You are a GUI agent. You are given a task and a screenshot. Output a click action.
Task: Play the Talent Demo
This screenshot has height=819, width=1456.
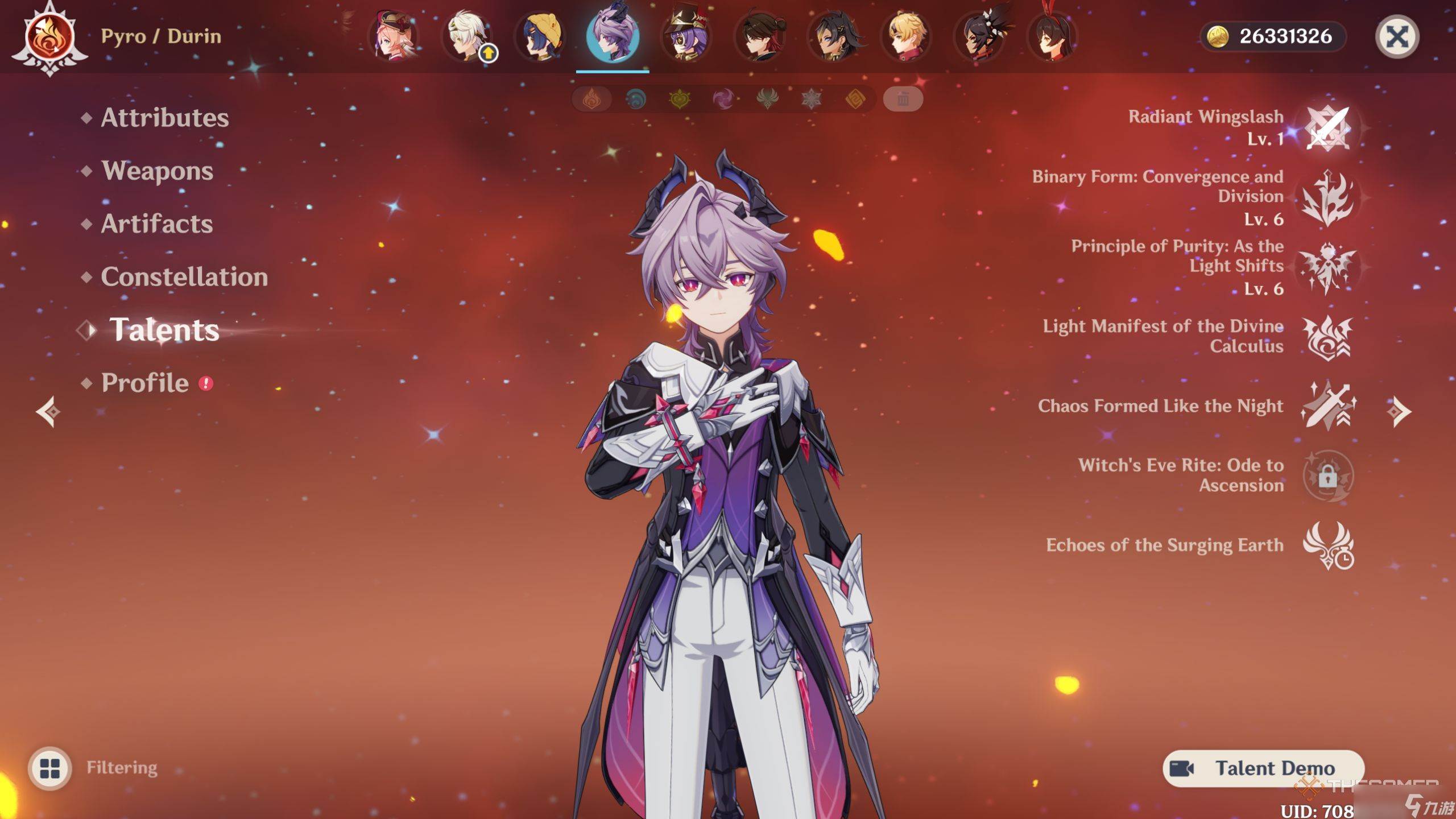point(1263,768)
